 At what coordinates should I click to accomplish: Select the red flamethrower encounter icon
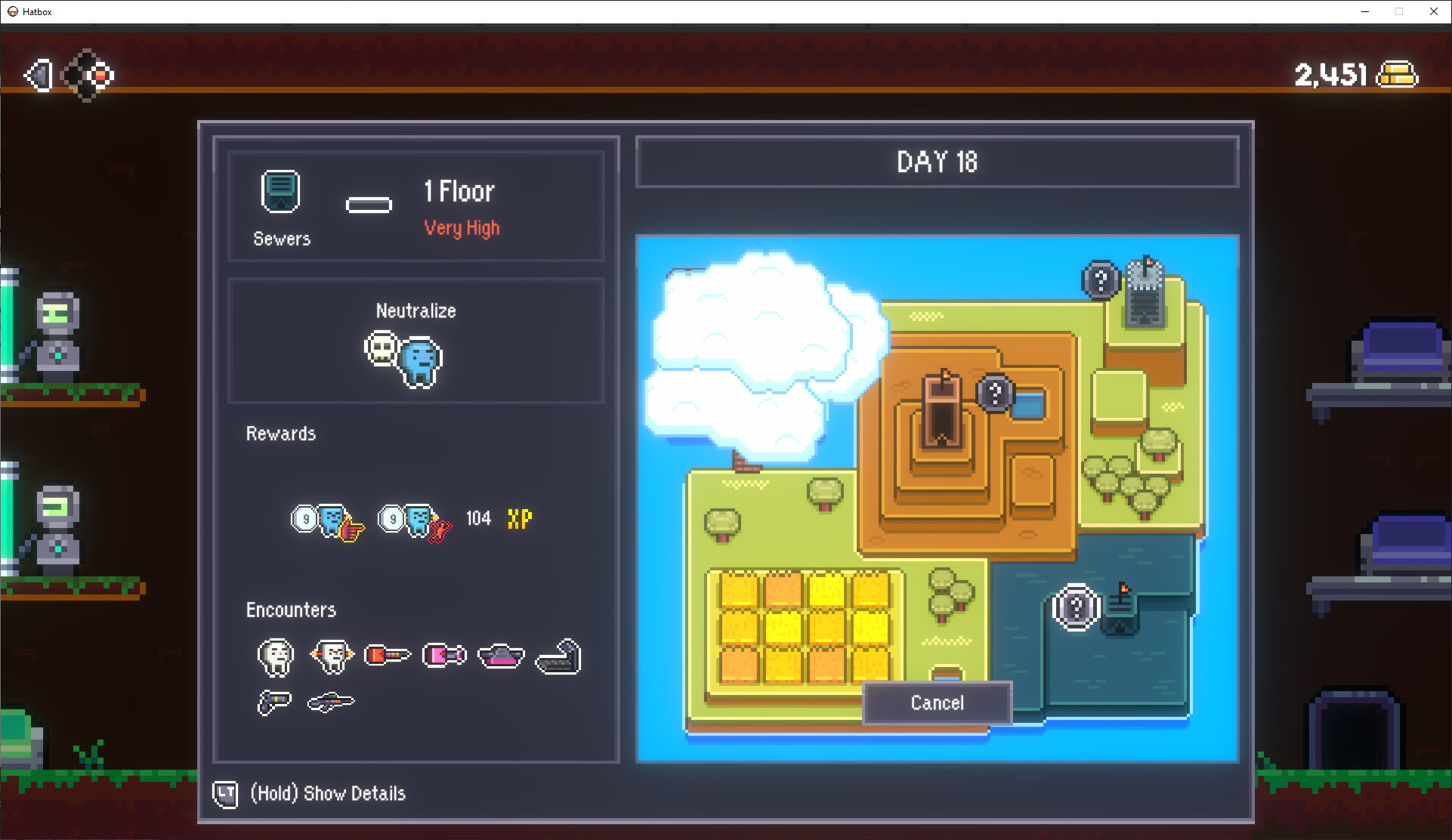pyautogui.click(x=388, y=656)
